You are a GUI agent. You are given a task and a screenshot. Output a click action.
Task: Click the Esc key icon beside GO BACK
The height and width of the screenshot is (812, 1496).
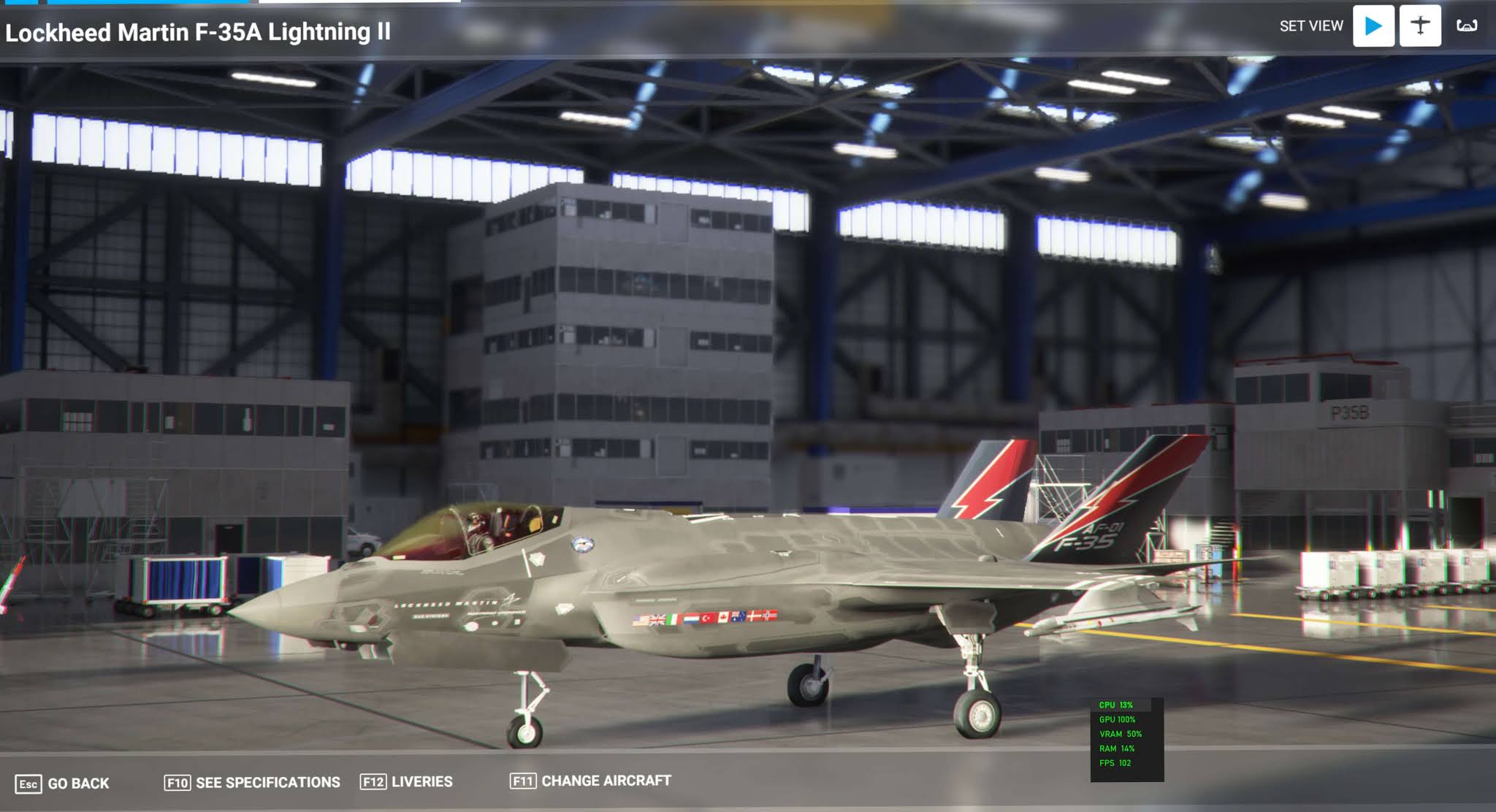pos(29,782)
